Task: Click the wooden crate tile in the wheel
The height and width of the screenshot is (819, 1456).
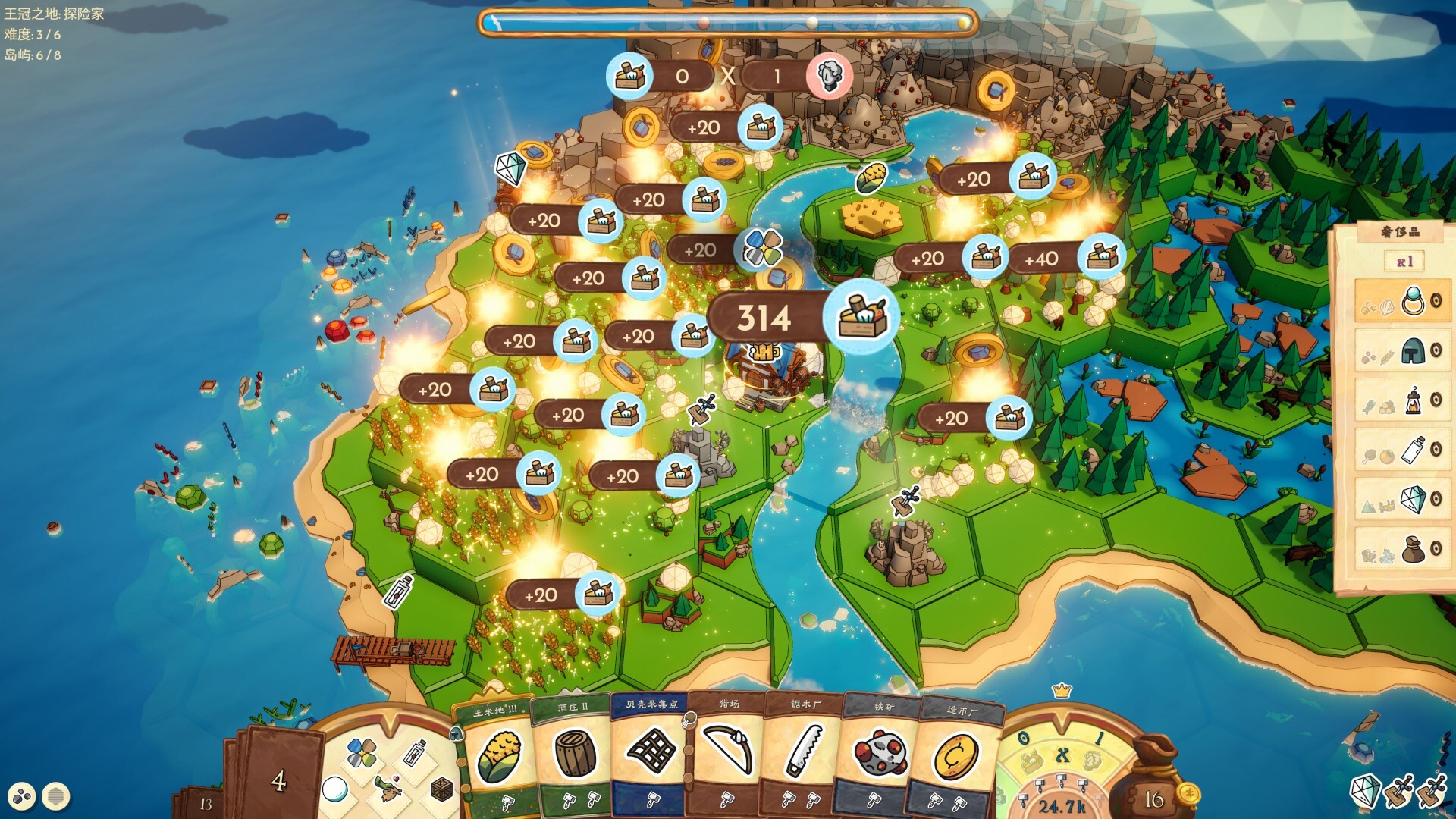Action: (x=441, y=790)
